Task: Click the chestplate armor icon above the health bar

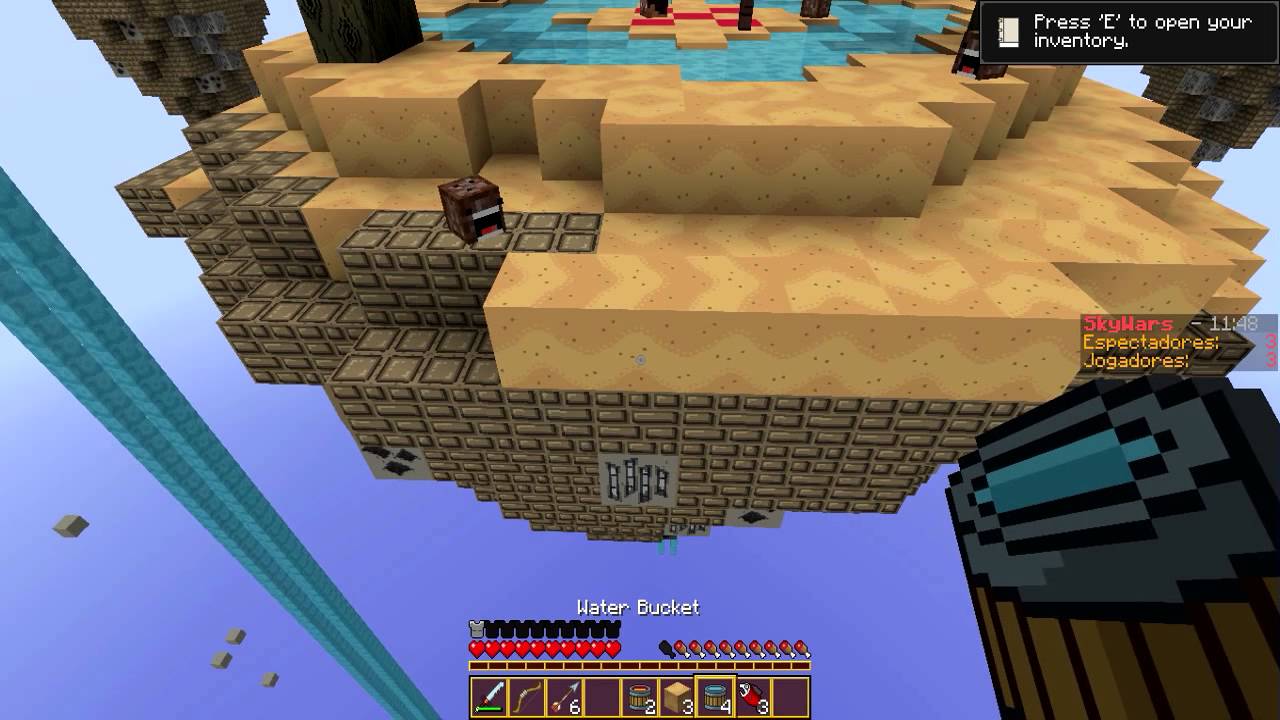Action: 477,628
